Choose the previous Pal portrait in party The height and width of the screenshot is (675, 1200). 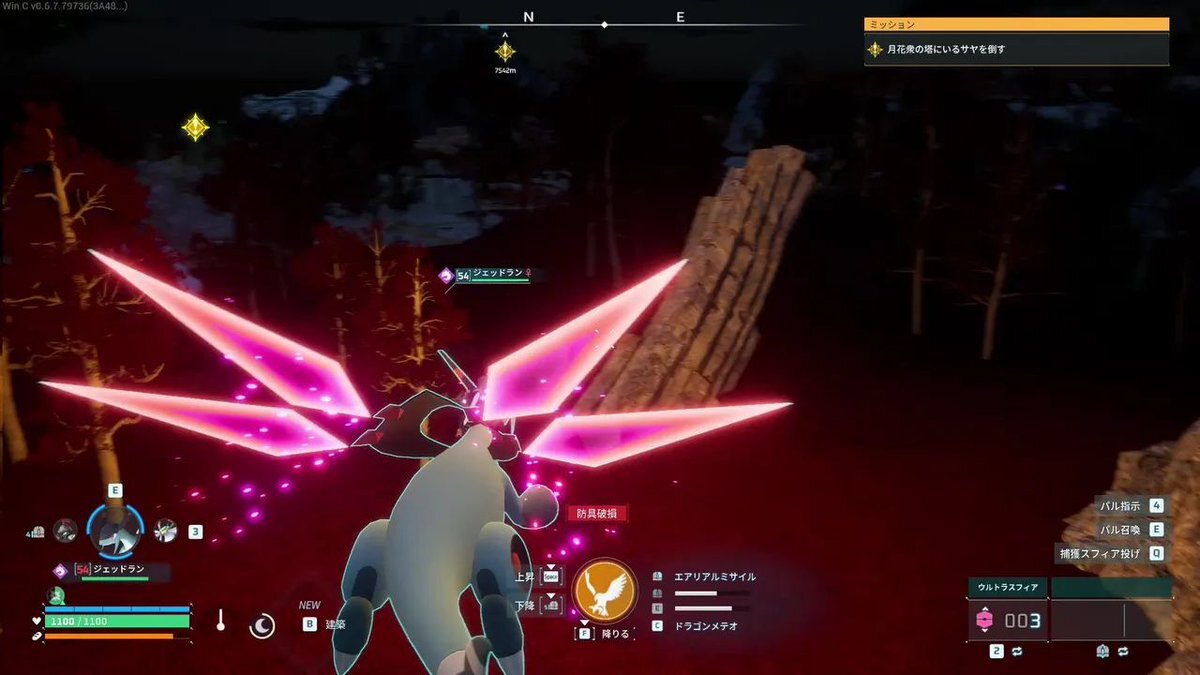coord(65,531)
